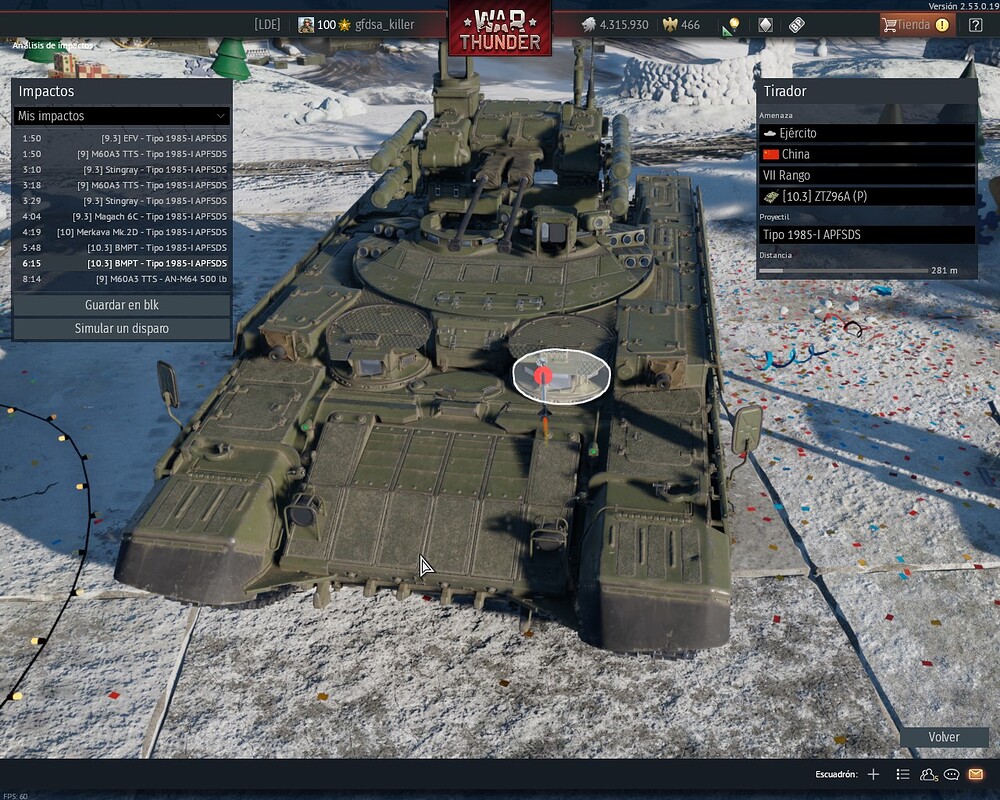
Task: Go back with the Volver button
Action: point(943,737)
